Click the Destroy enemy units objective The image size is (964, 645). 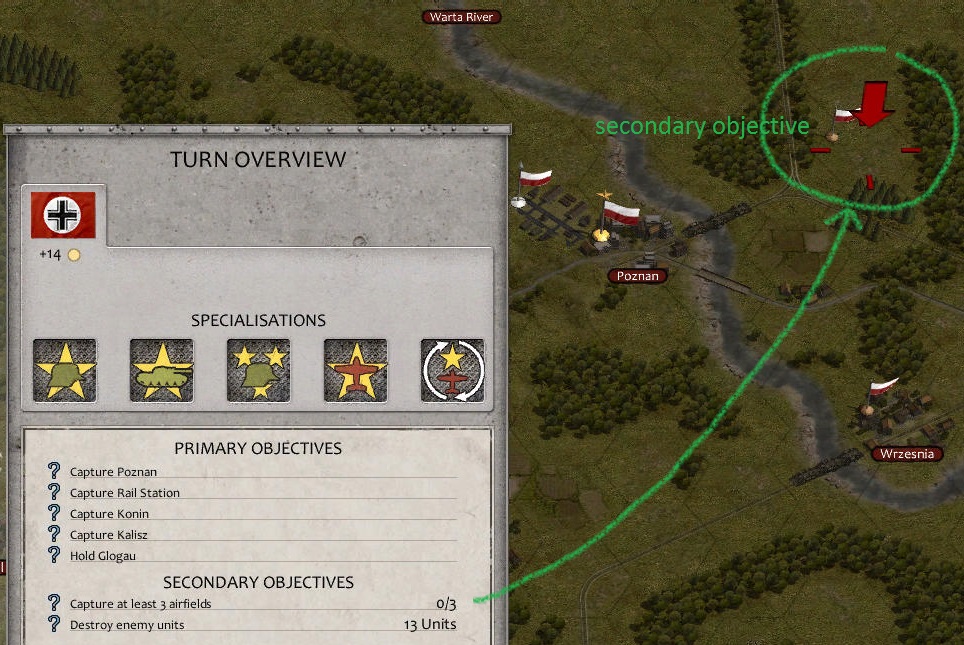pos(127,625)
